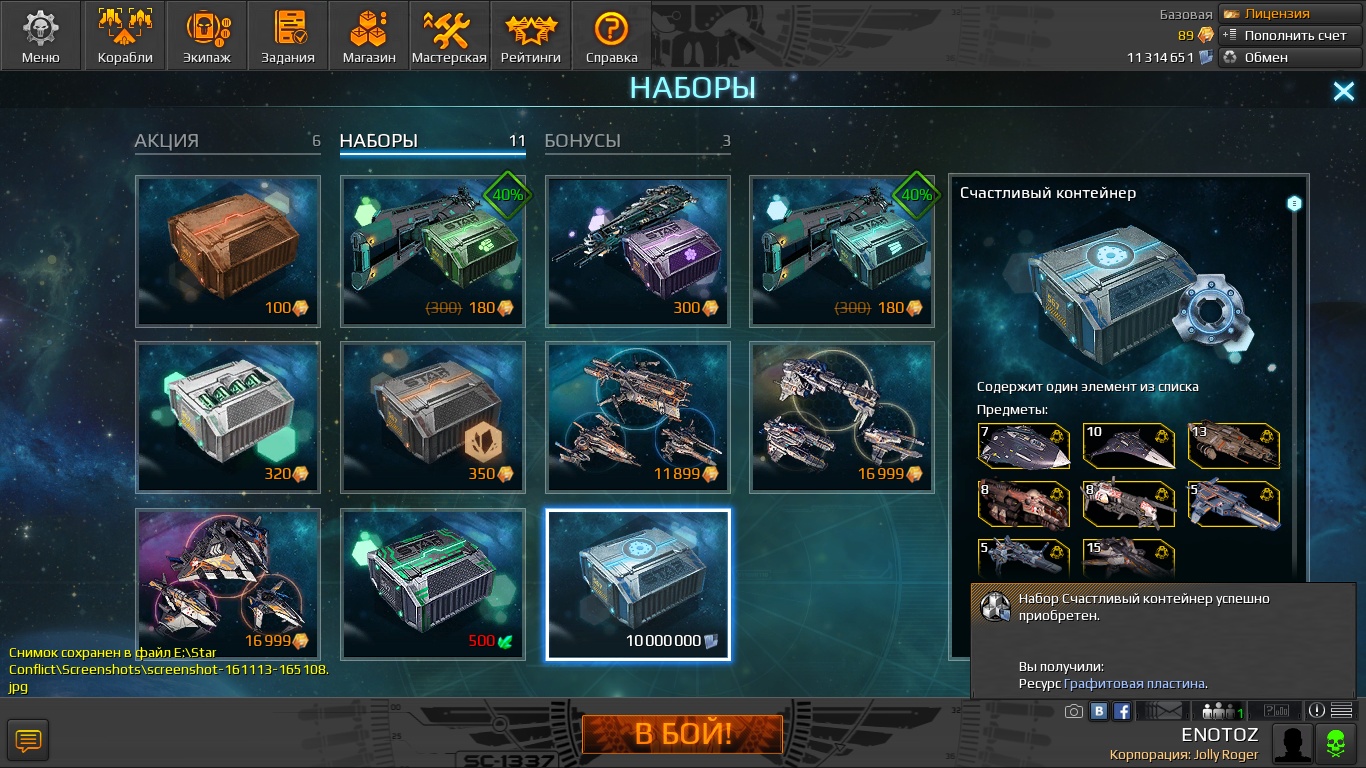Viewport: 1366px width, 768px height.
Task: Open the Мастерская section
Action: [x=449, y=36]
